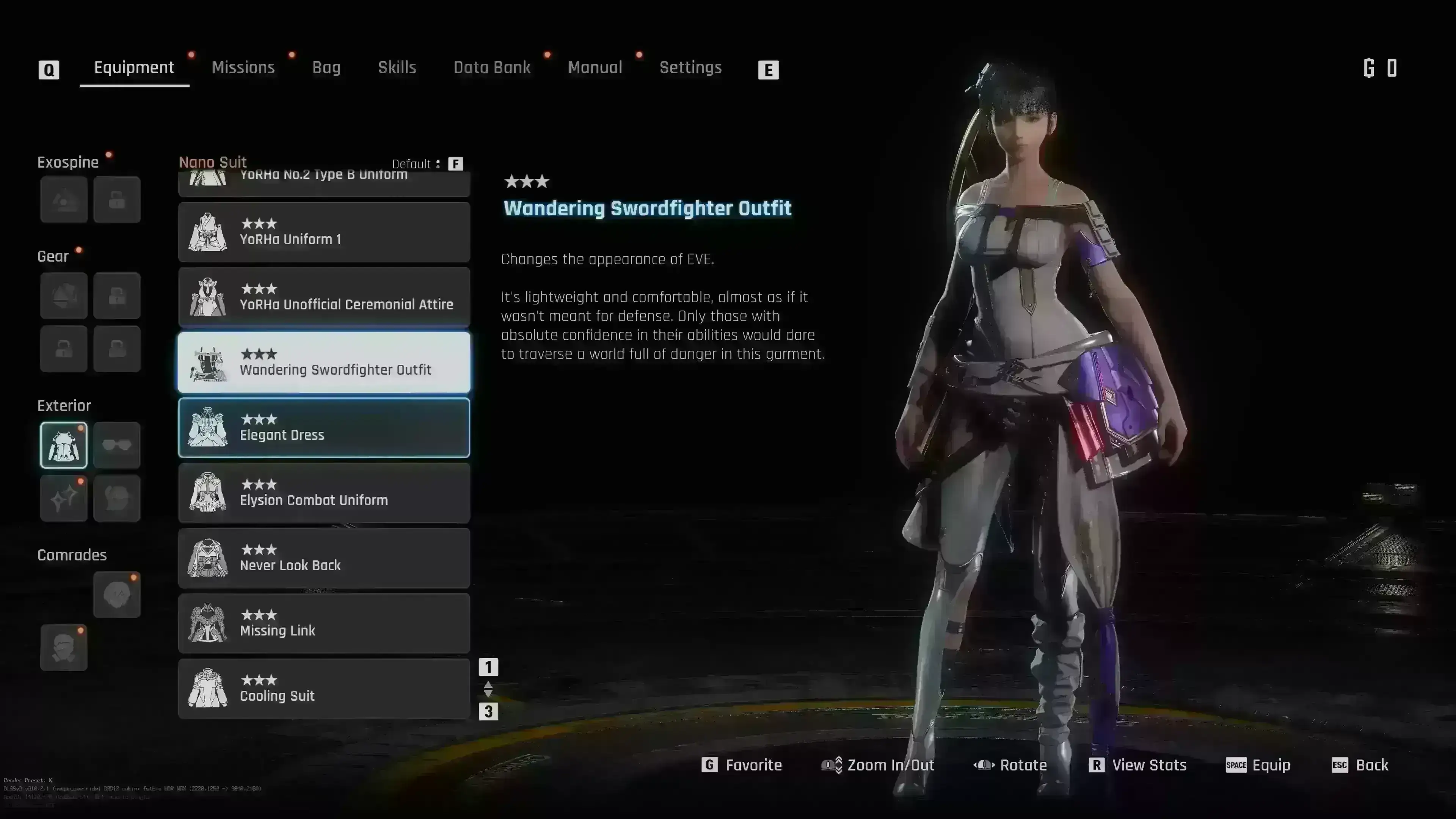Go Back from the equipment screen
The image size is (1456, 819).
pyautogui.click(x=1360, y=765)
